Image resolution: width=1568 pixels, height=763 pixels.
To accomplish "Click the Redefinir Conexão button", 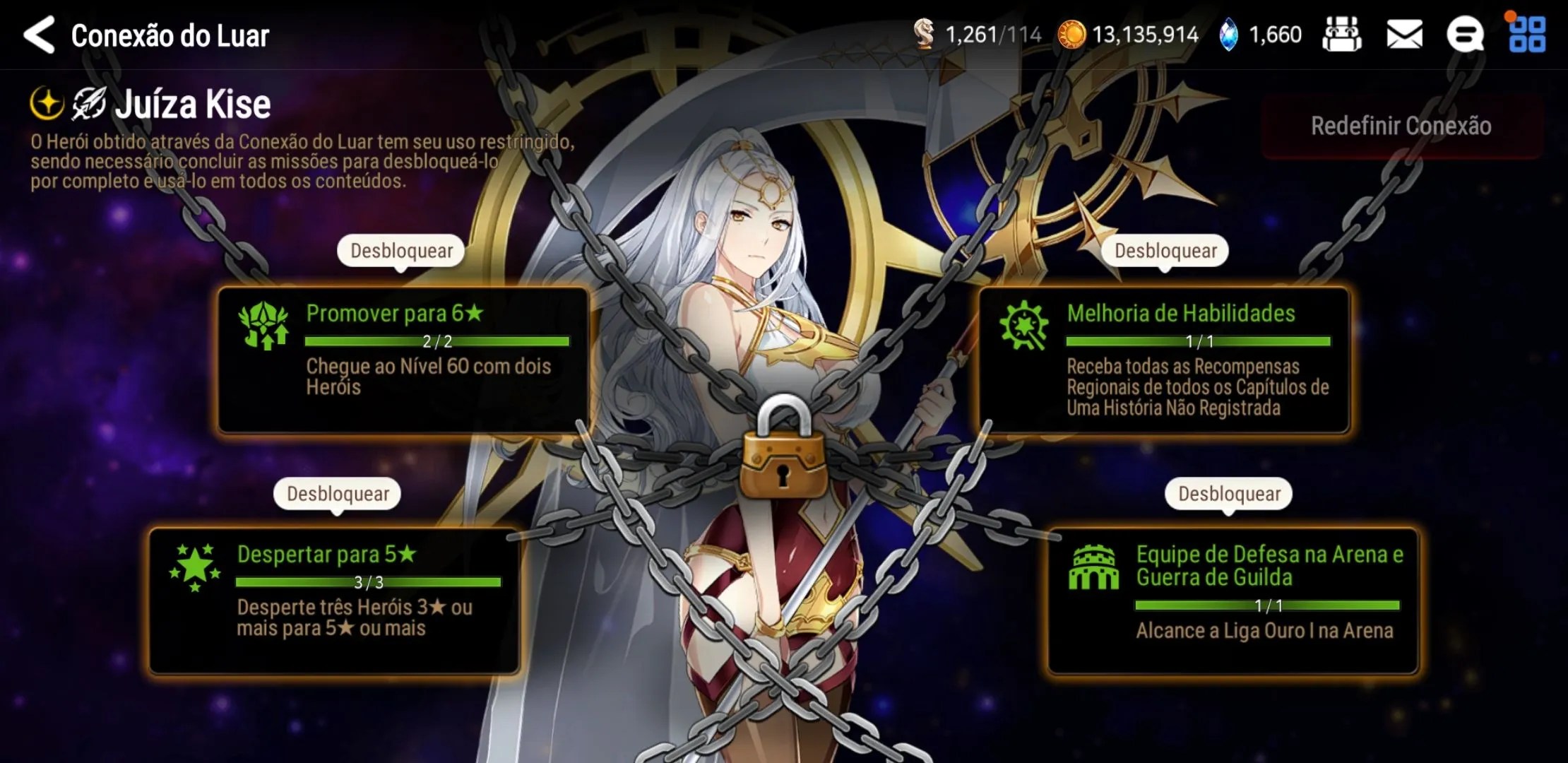I will point(1401,126).
